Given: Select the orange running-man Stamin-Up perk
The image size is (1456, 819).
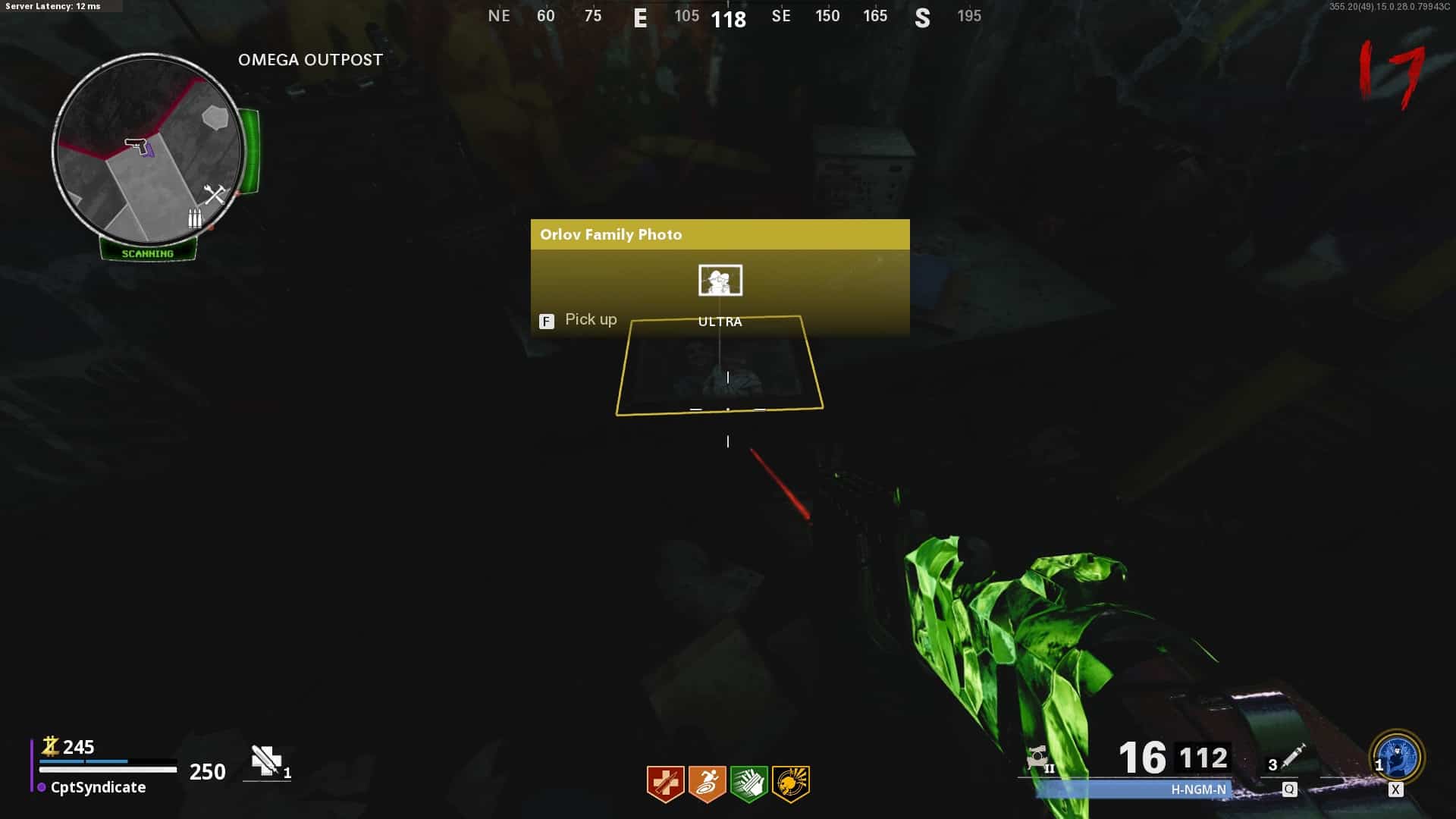Looking at the screenshot, I should click(707, 783).
